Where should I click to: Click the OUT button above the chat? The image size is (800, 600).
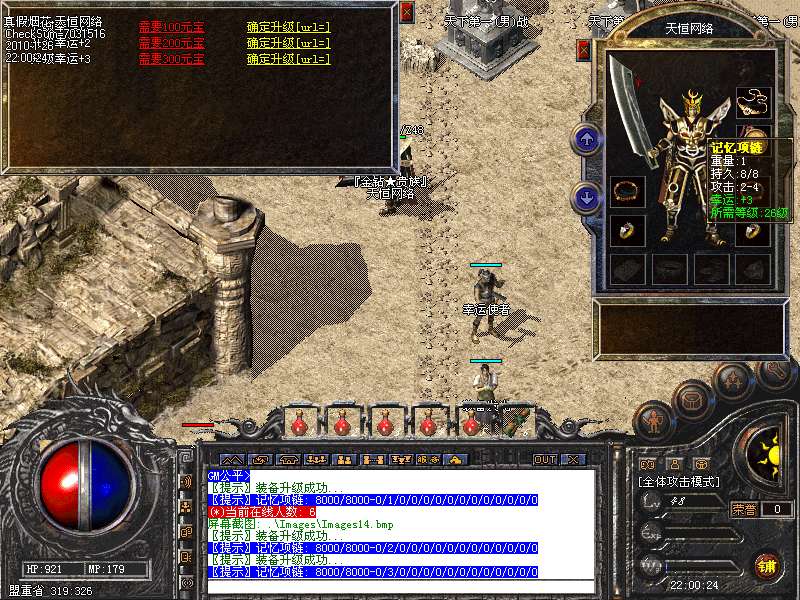pos(545,460)
